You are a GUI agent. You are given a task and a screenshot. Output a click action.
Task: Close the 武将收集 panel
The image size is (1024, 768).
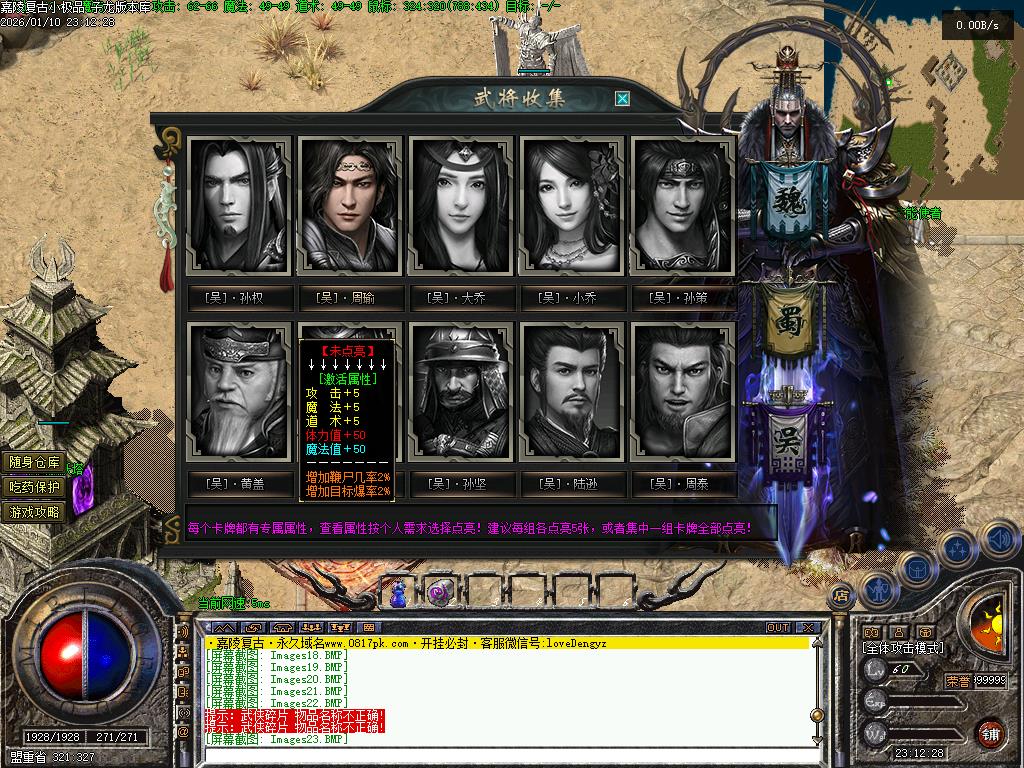point(622,98)
